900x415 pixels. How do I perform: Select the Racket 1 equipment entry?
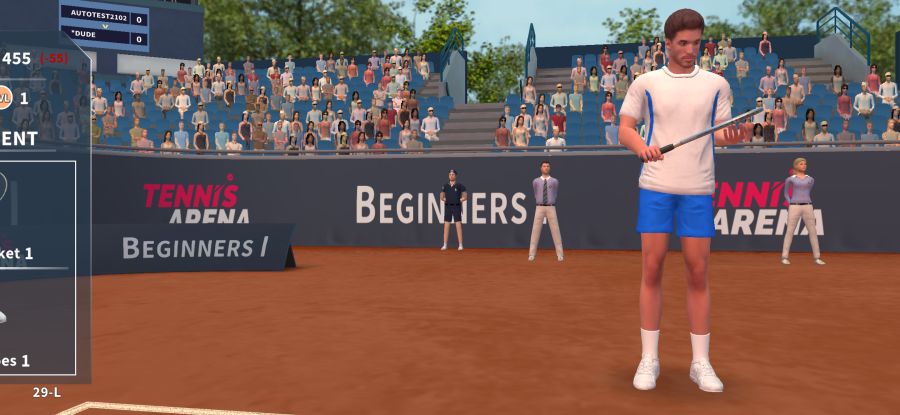(18, 253)
